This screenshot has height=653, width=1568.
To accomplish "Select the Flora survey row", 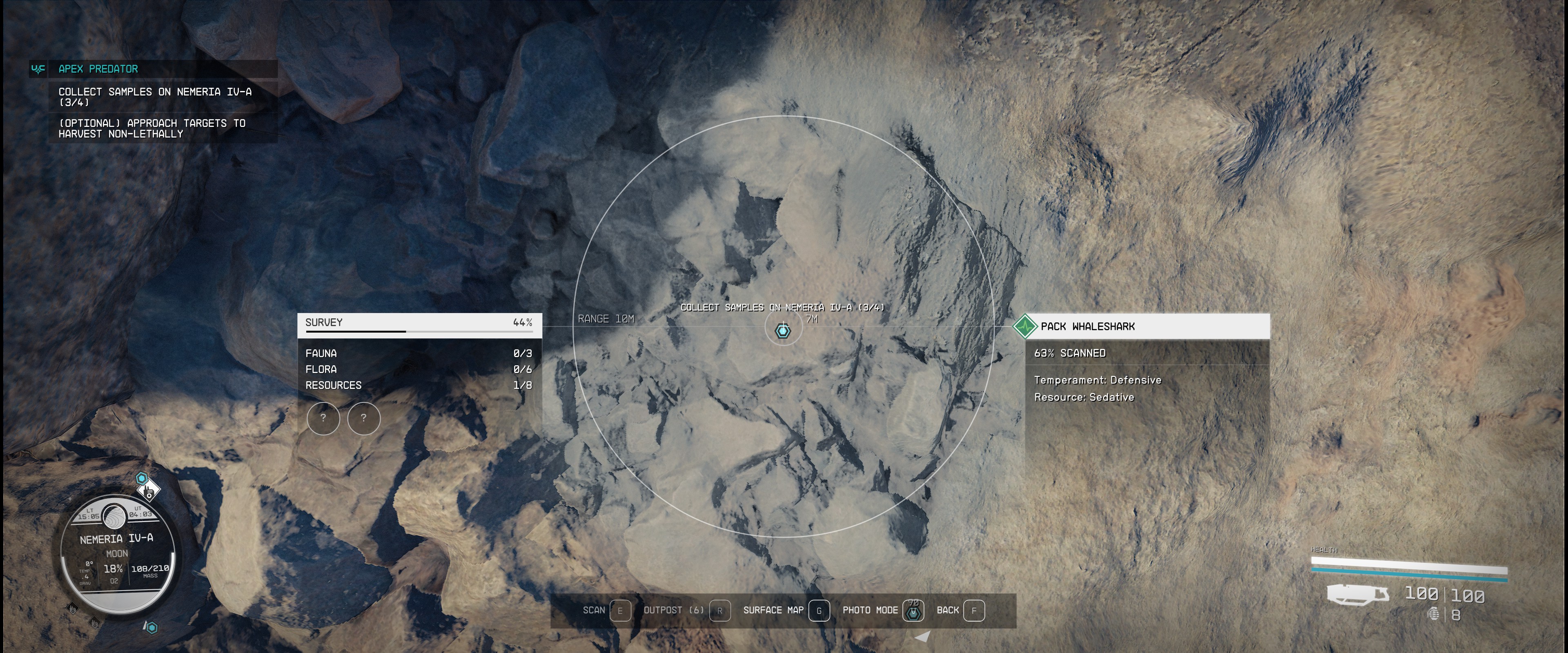I will pos(419,369).
